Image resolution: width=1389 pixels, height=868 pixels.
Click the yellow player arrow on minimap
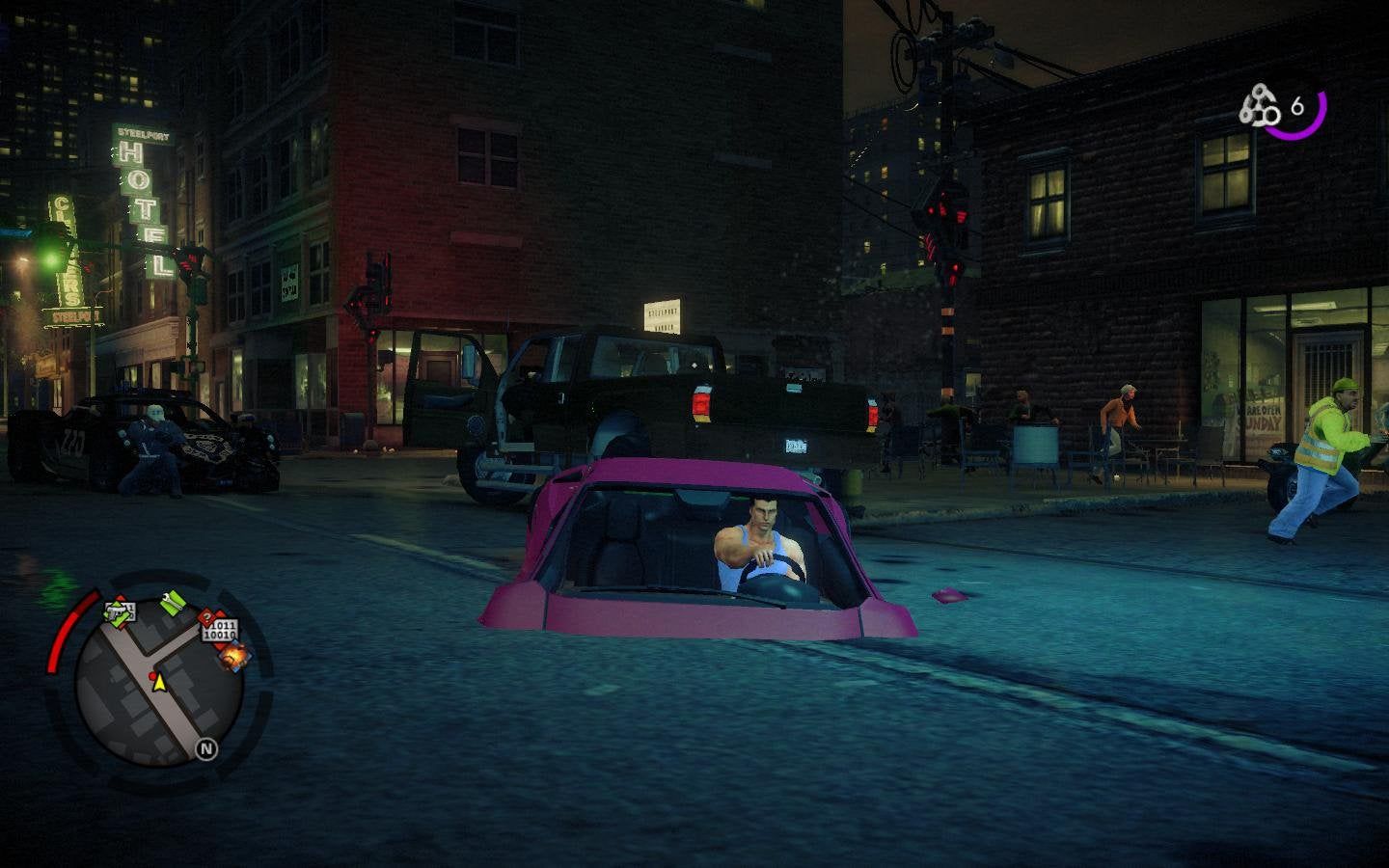coord(160,684)
